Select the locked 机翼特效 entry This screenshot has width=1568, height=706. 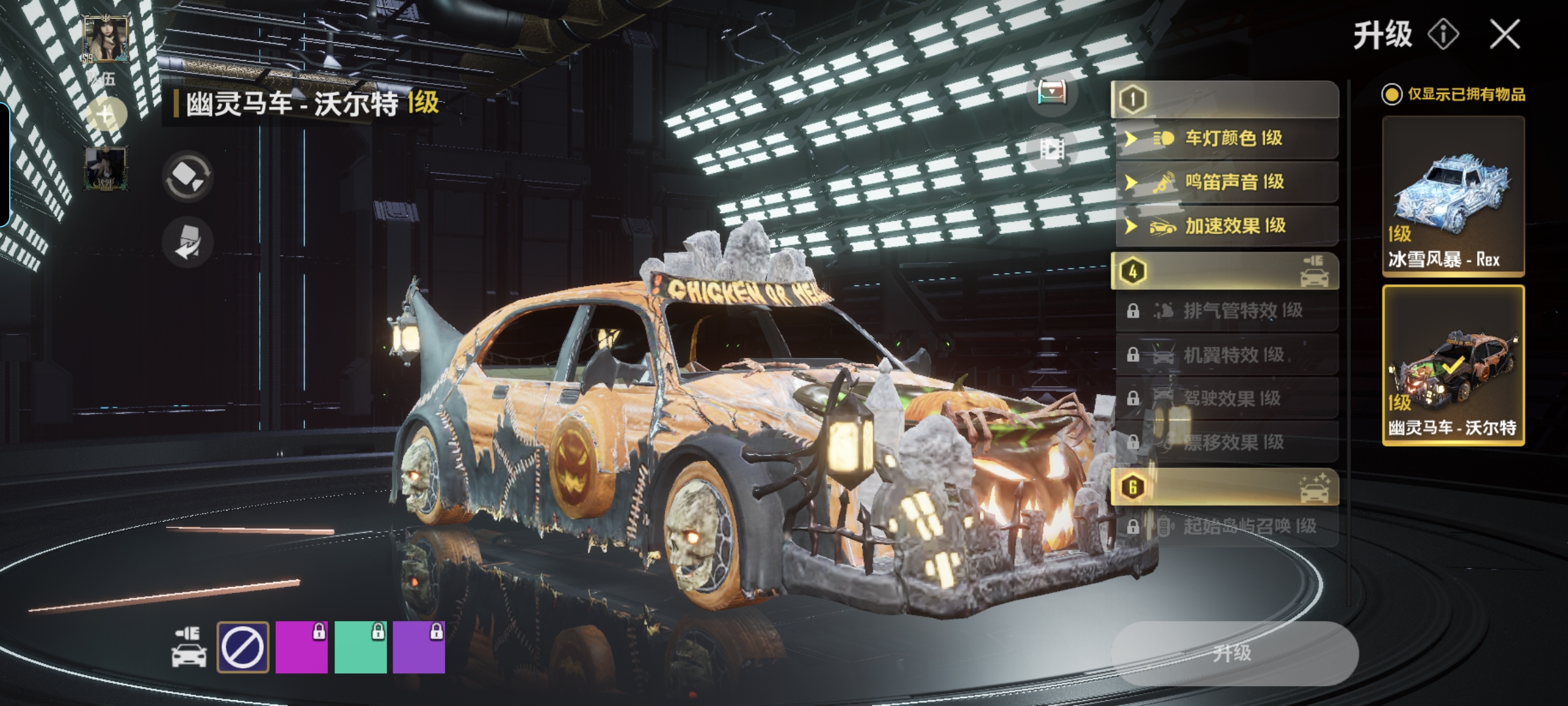point(1226,355)
